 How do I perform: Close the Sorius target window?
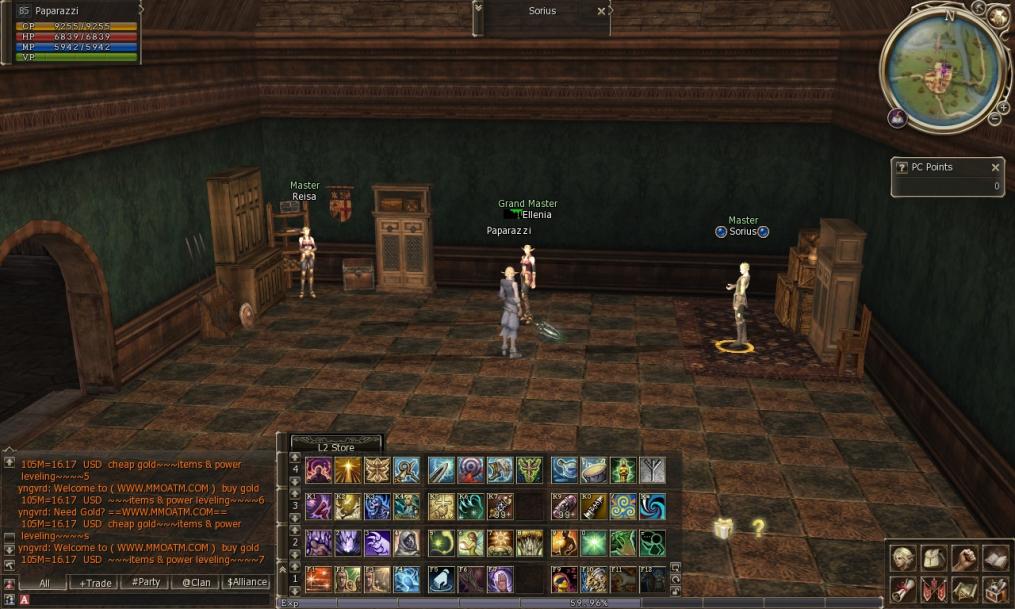pyautogui.click(x=600, y=11)
